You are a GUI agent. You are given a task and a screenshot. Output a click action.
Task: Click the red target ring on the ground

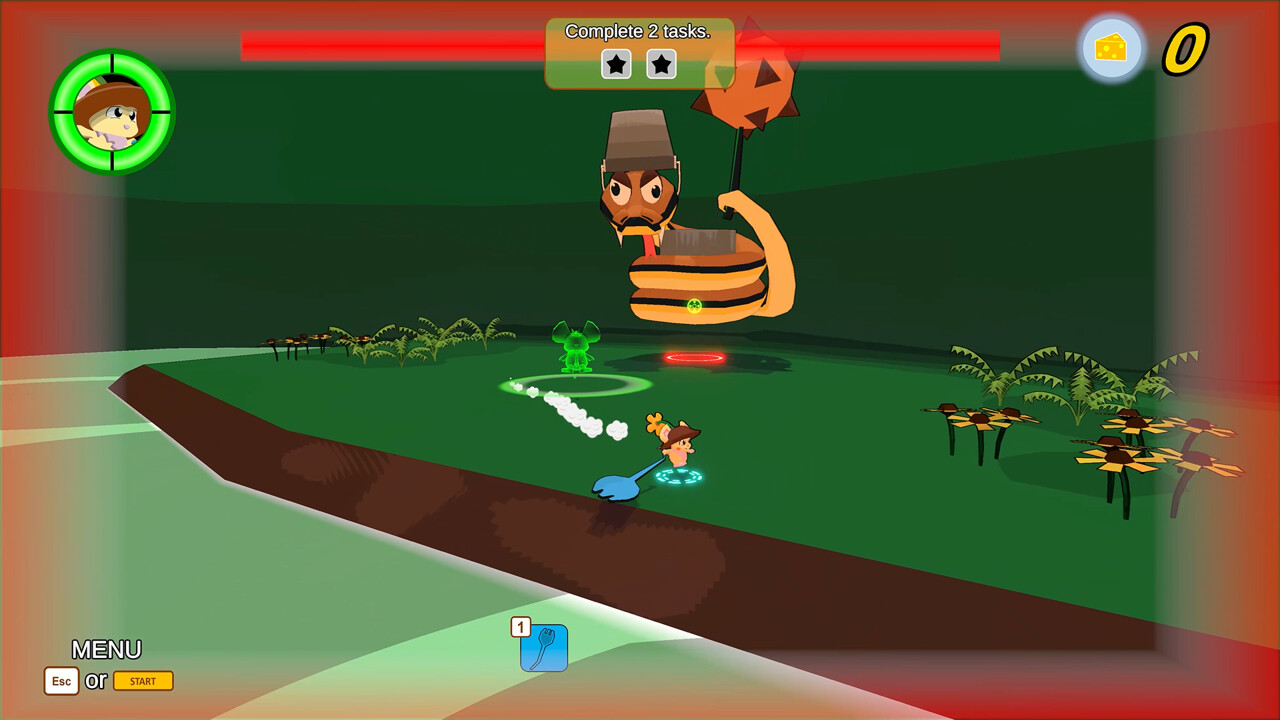694,356
